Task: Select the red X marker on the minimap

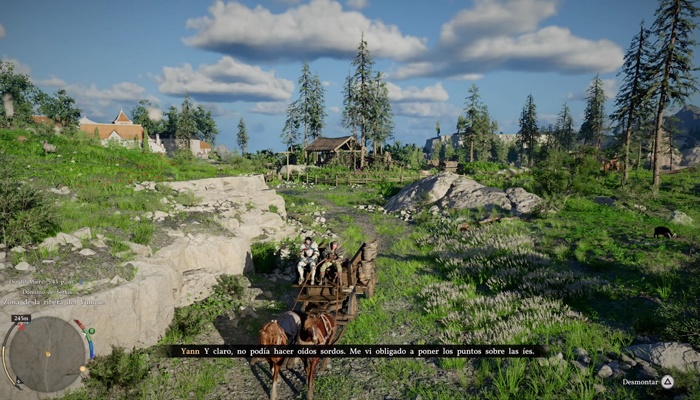Action: (x=22, y=327)
